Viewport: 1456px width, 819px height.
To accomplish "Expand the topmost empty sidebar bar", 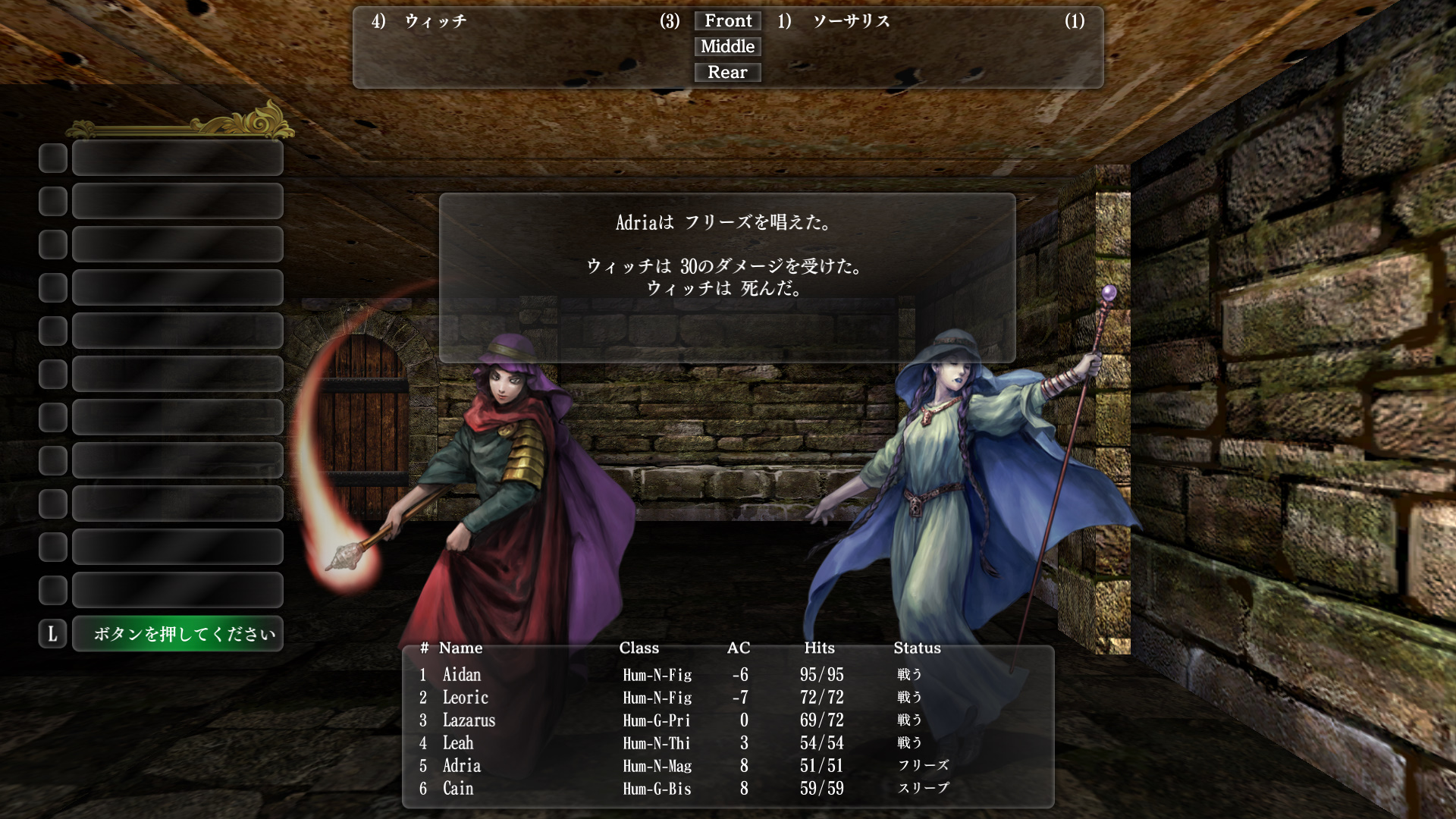I will (177, 158).
